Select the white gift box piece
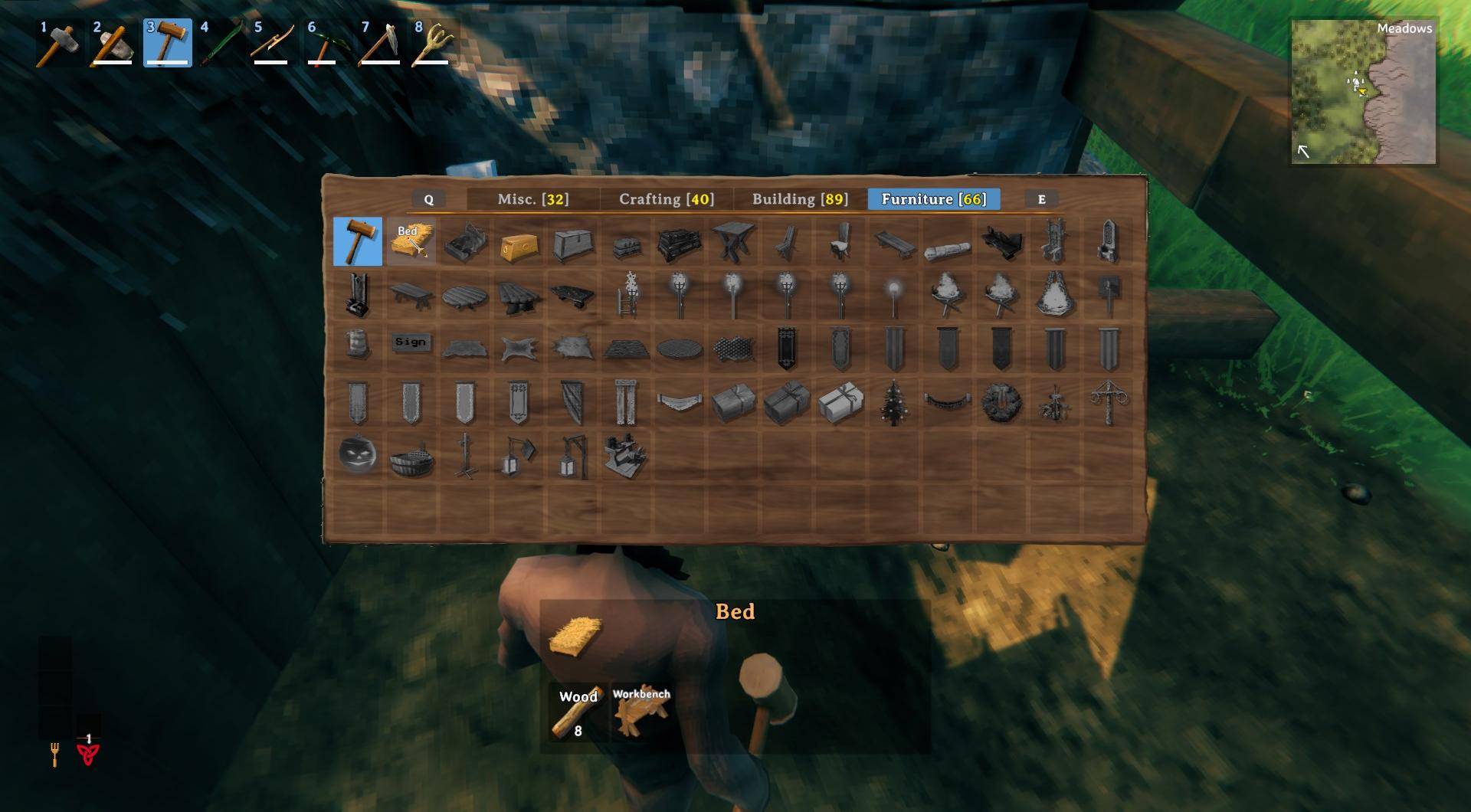1471x812 pixels. coord(840,402)
